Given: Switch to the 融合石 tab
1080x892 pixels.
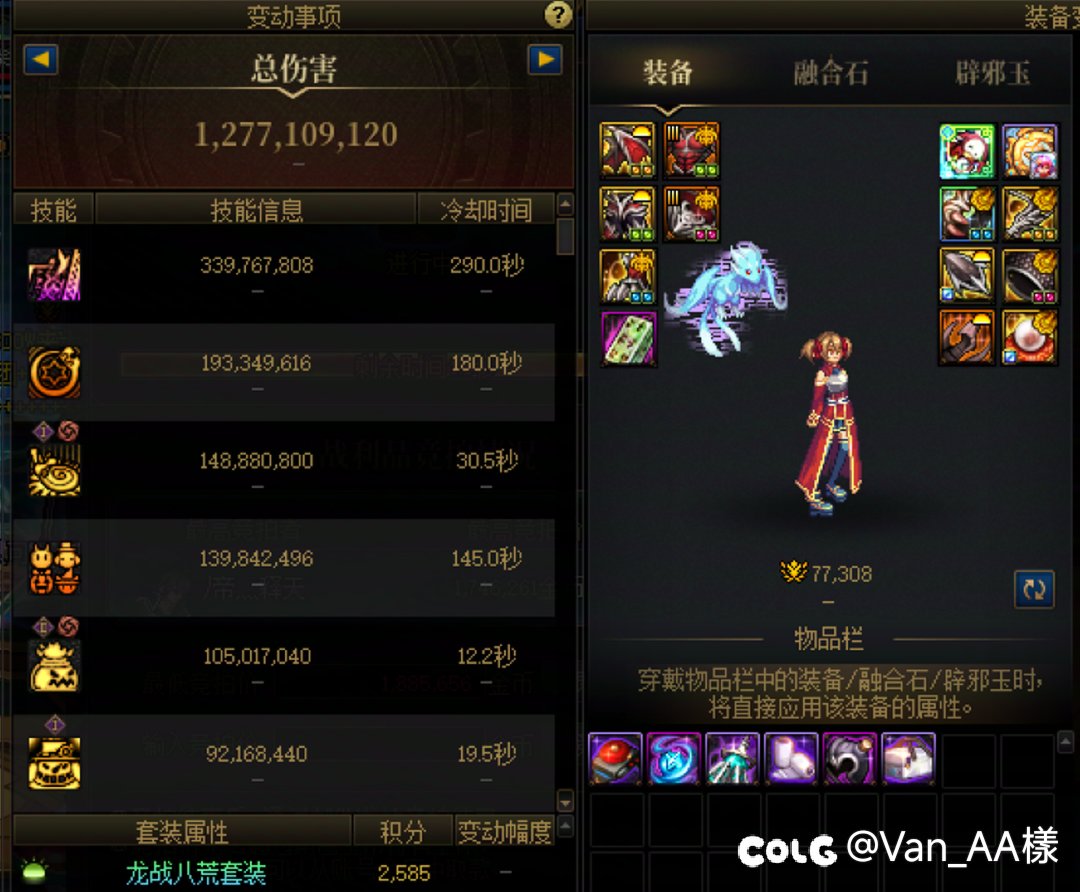Looking at the screenshot, I should [x=830, y=74].
